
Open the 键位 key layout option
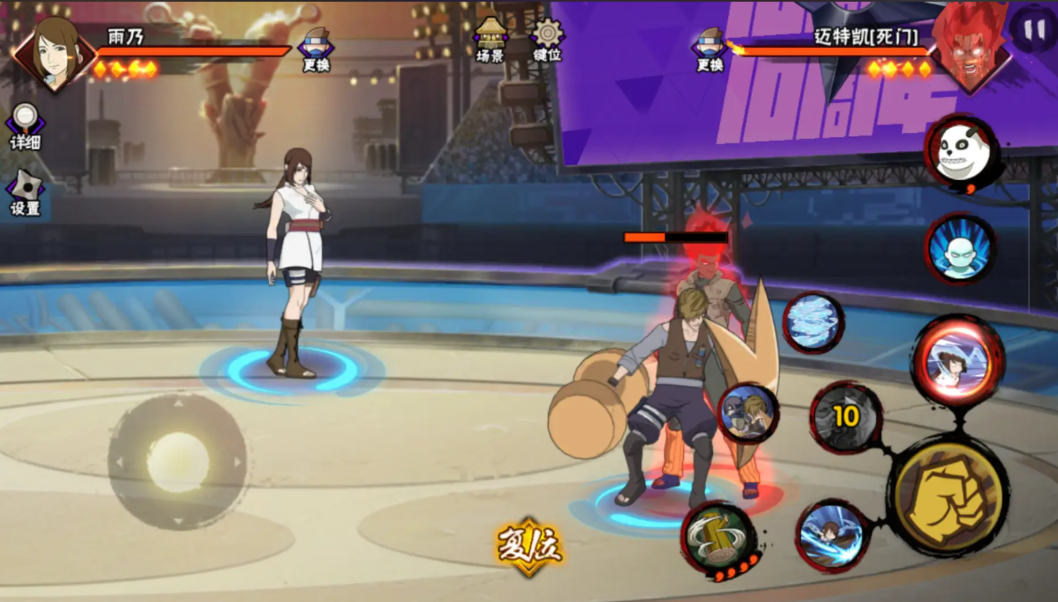pyautogui.click(x=547, y=40)
